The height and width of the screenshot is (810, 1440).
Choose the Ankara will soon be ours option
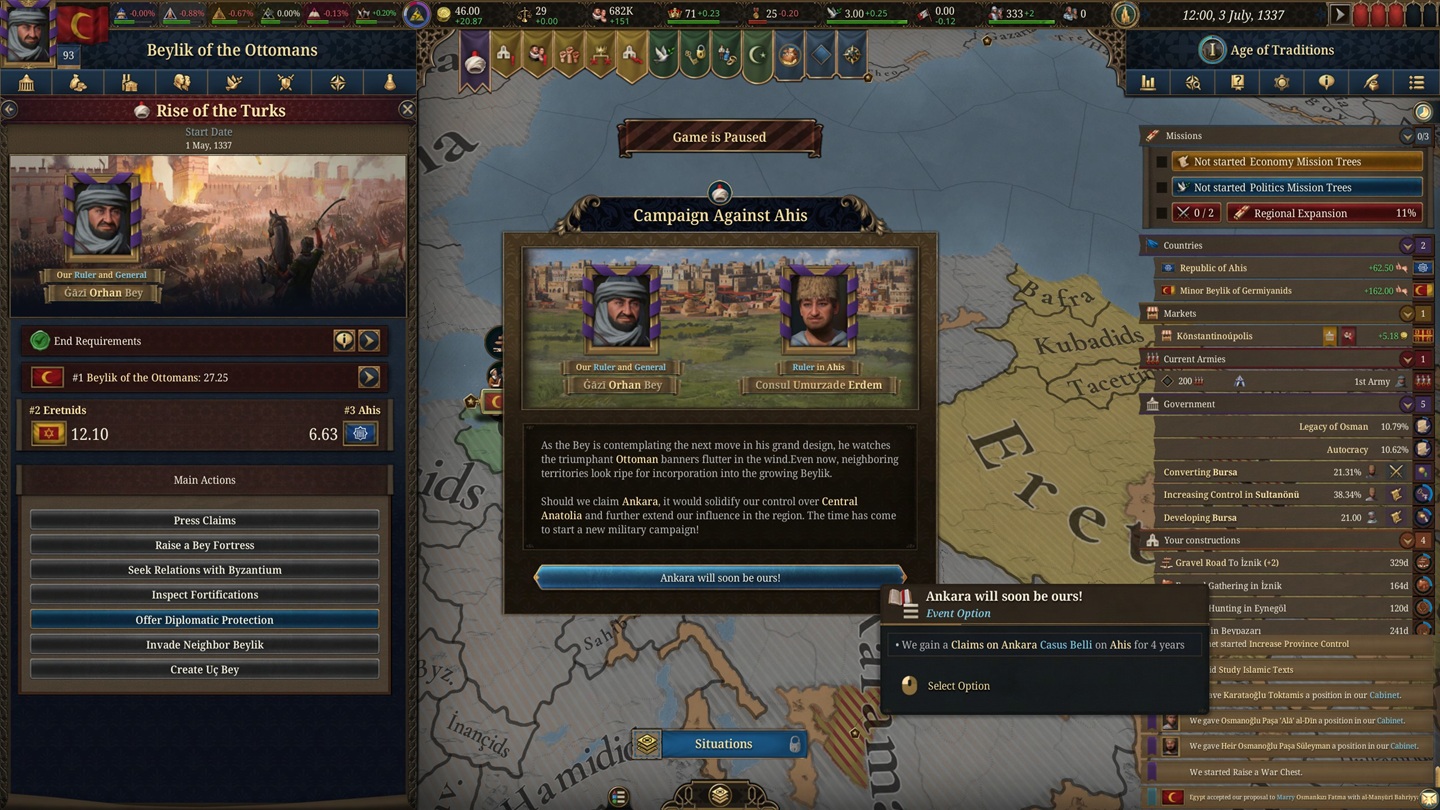pyautogui.click(x=719, y=577)
